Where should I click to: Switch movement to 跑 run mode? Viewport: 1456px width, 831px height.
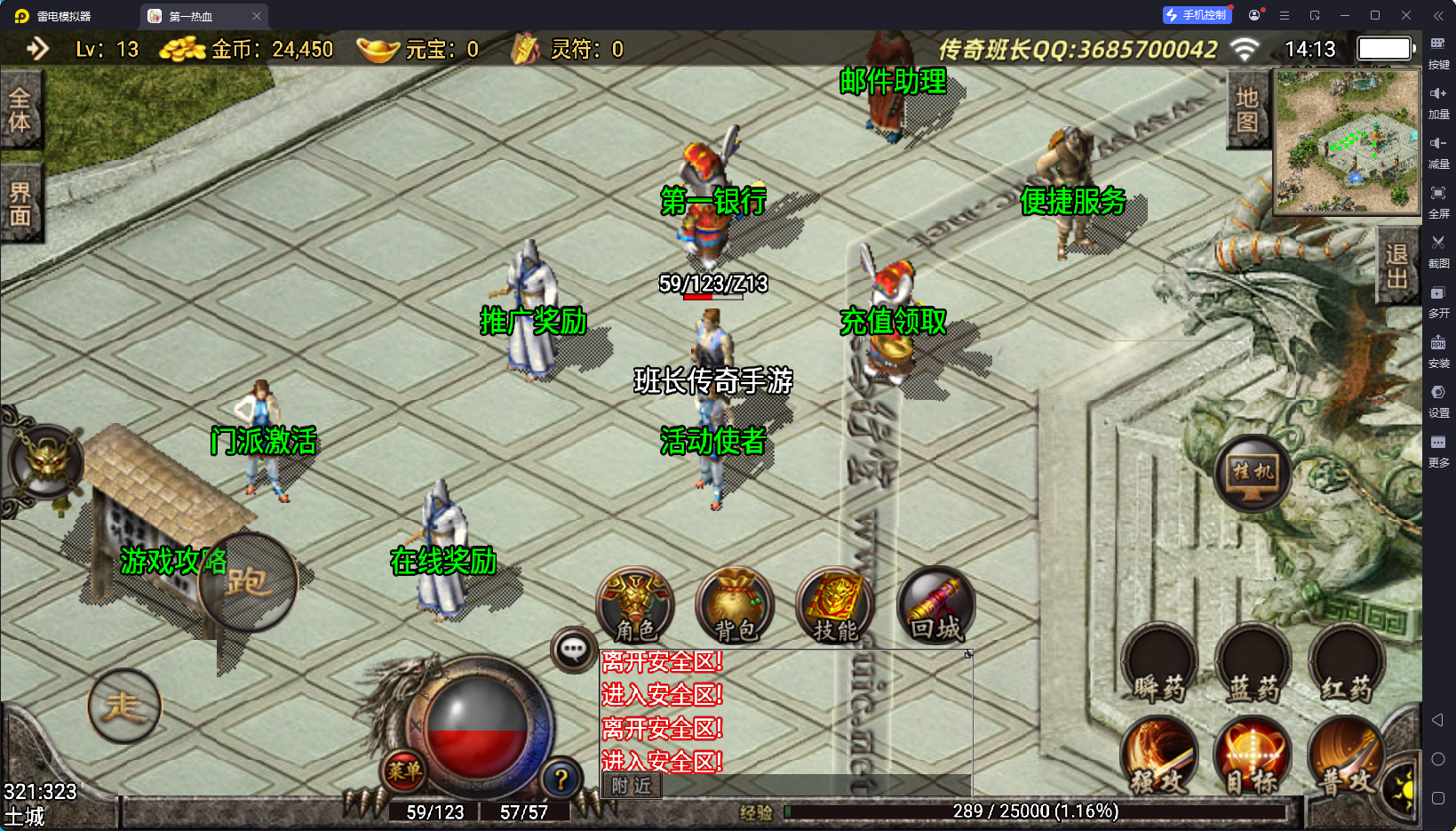coord(248,582)
